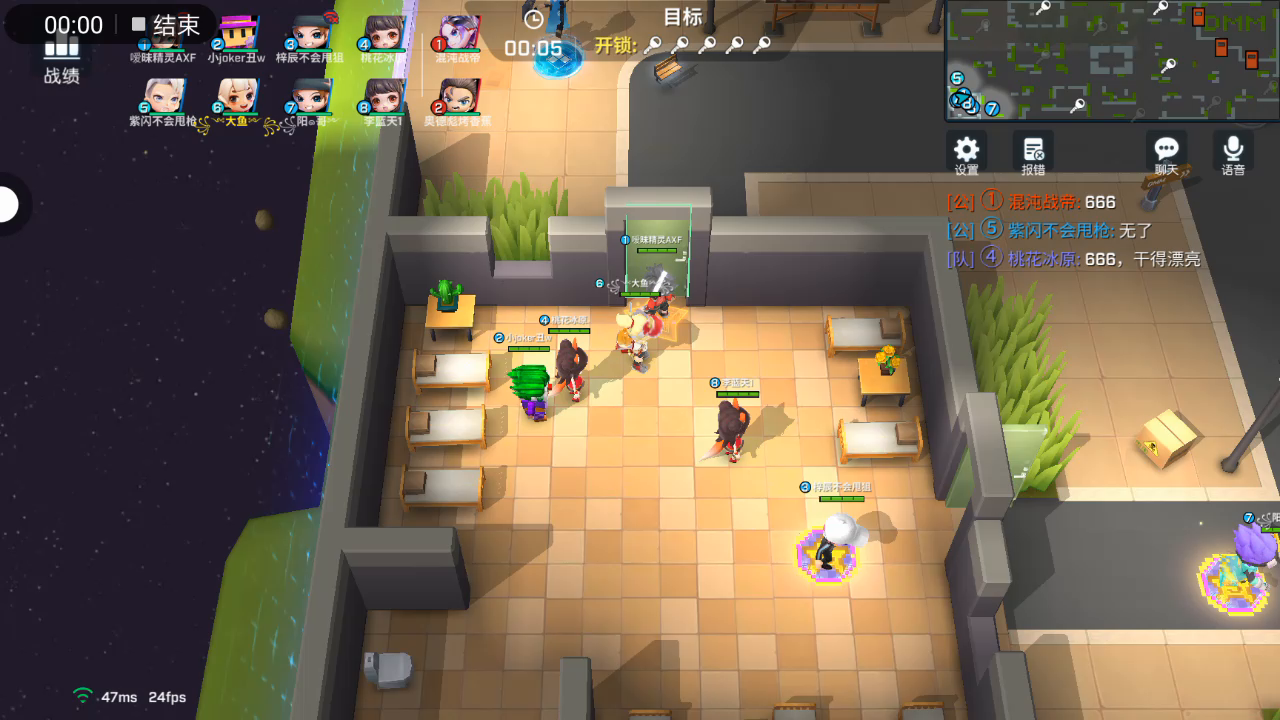
Task: Select player 7 阳哥 portrait
Action: coord(311,97)
